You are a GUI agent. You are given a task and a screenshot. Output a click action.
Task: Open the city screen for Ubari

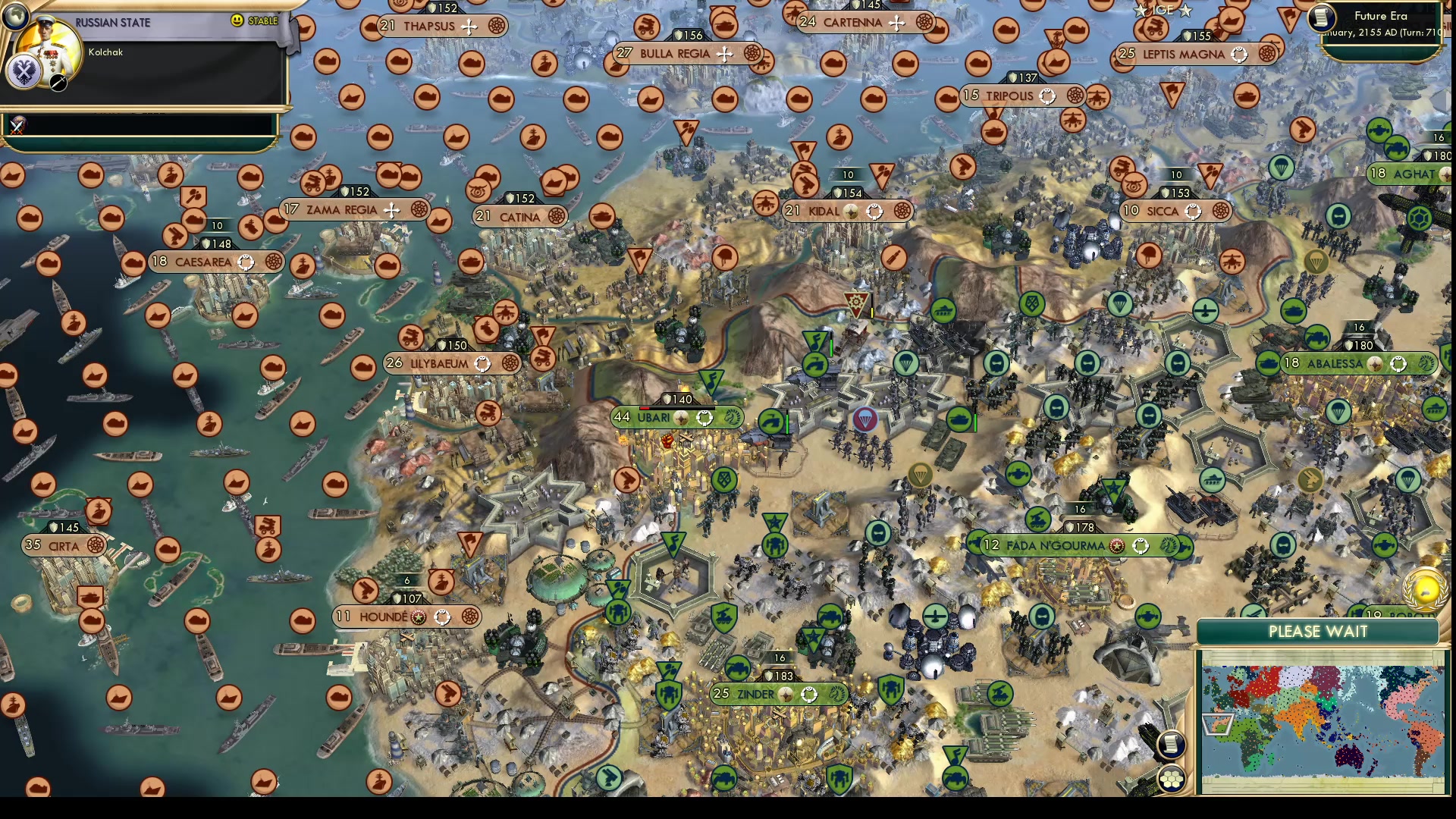pos(654,417)
